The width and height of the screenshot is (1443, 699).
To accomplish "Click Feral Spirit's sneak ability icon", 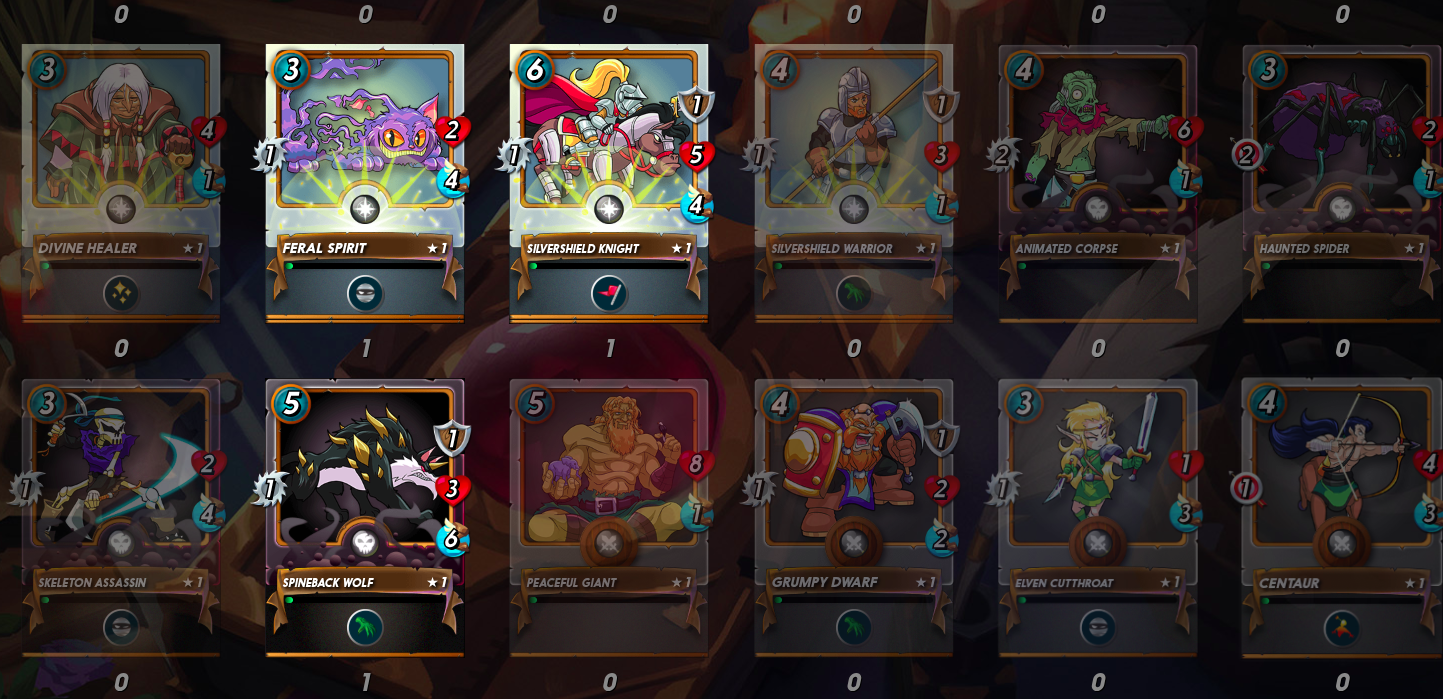I will pos(365,293).
